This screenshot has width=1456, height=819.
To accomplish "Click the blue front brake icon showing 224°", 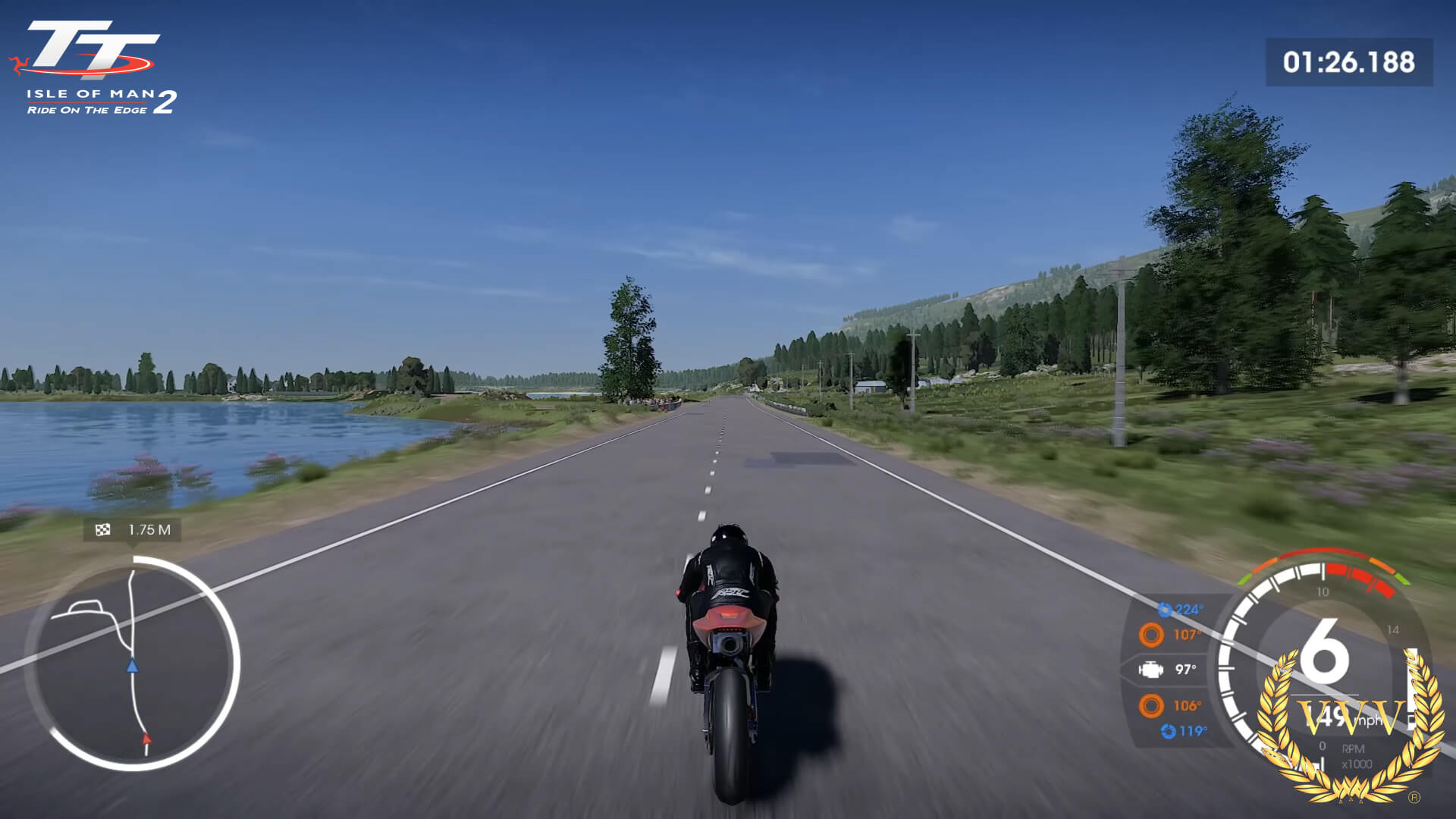I will [x=1166, y=609].
